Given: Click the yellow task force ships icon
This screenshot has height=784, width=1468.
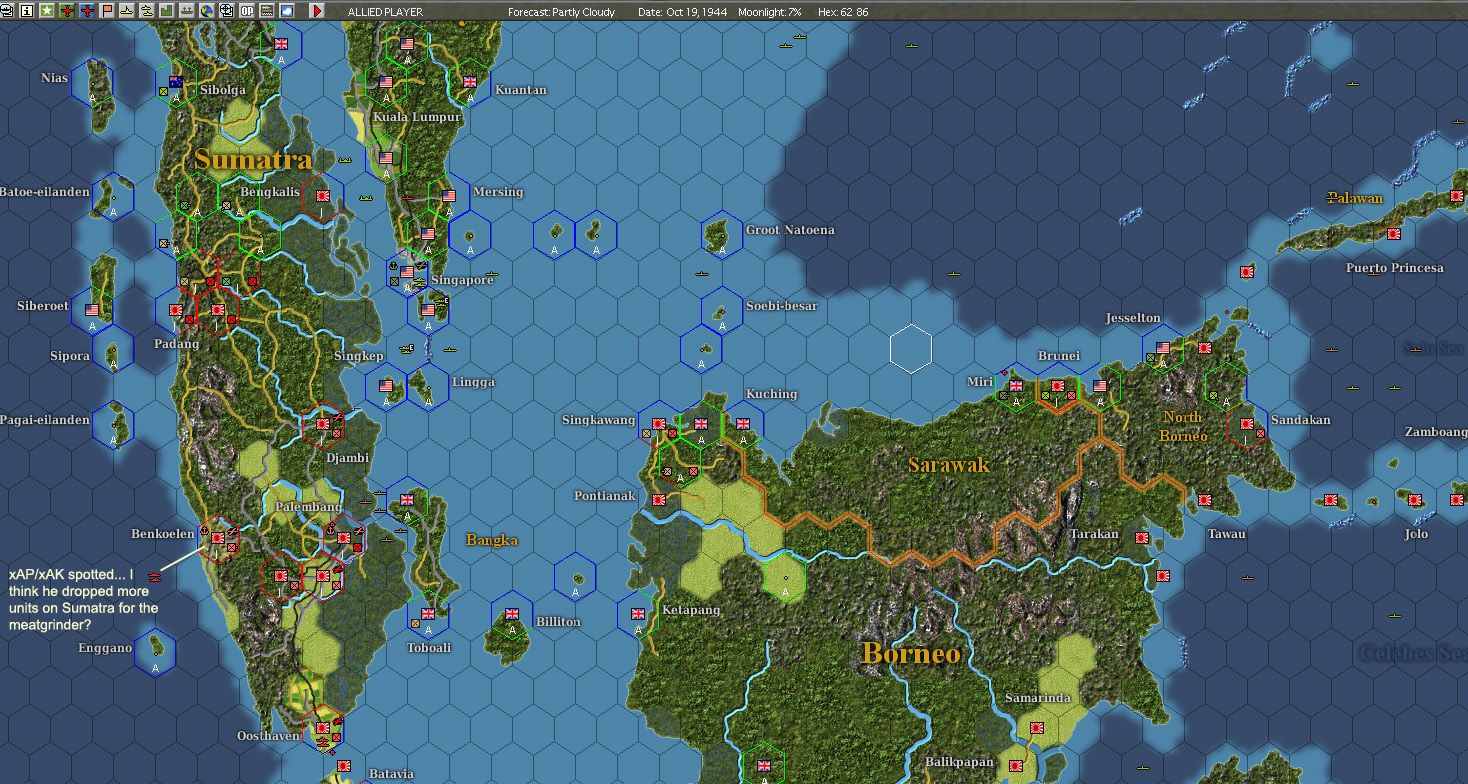Looking at the screenshot, I should click(144, 9).
